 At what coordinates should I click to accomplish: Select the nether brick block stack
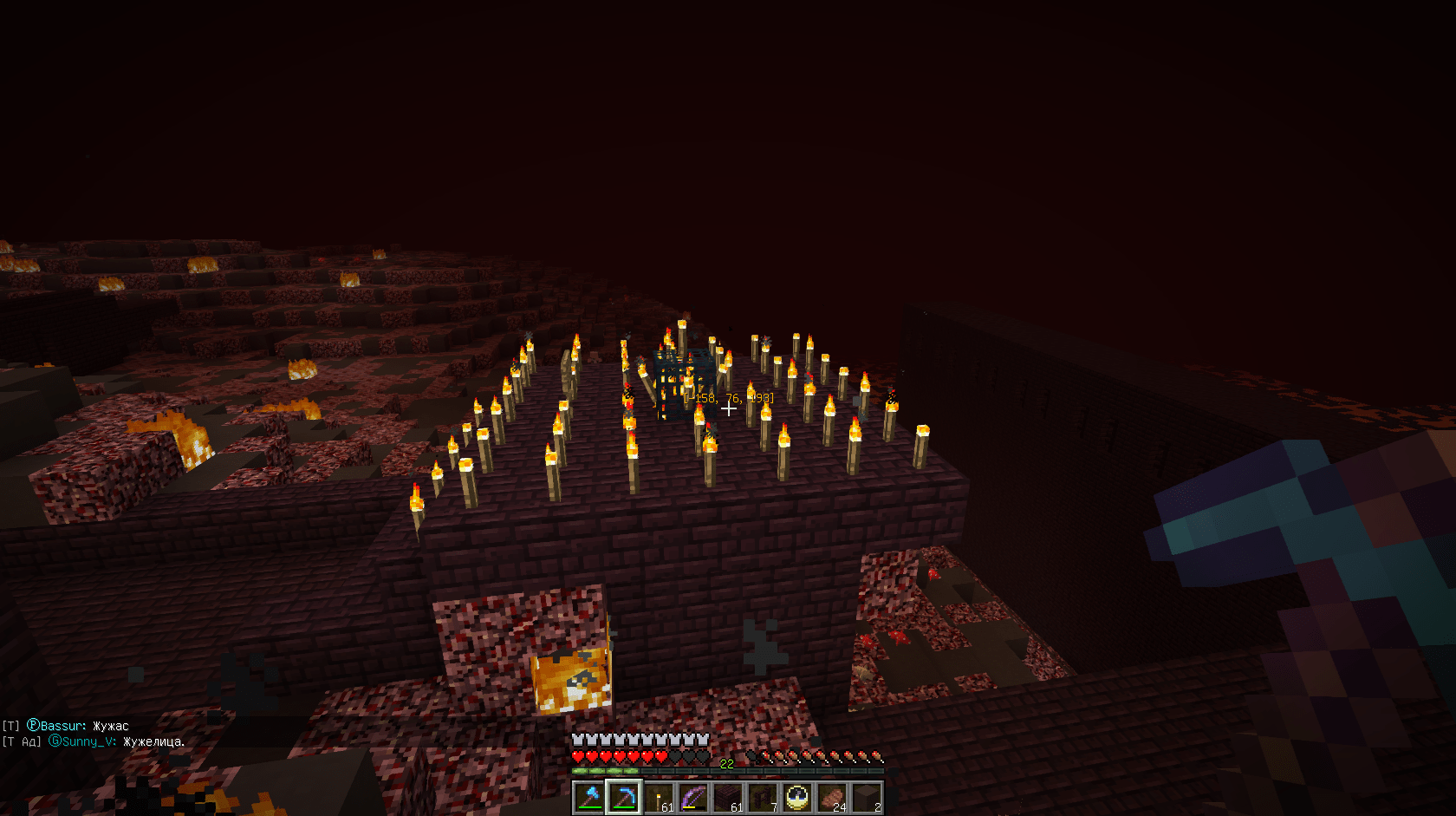click(x=728, y=798)
